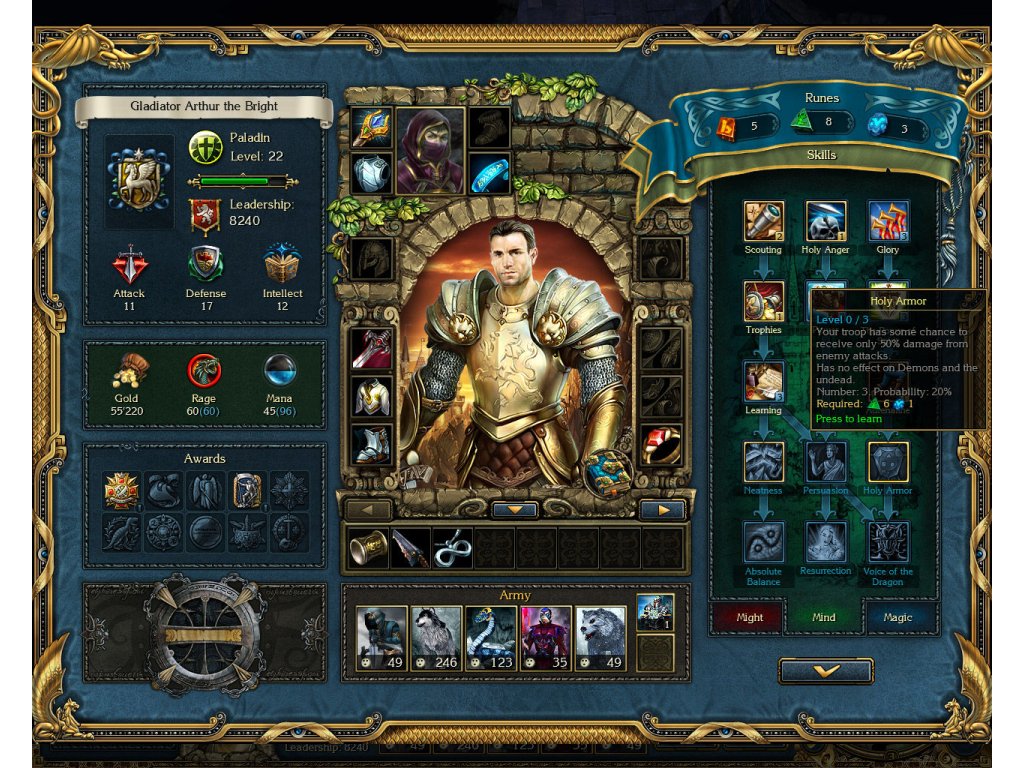Click the Trophies skill icon
This screenshot has height=768, width=1024.
(x=763, y=301)
